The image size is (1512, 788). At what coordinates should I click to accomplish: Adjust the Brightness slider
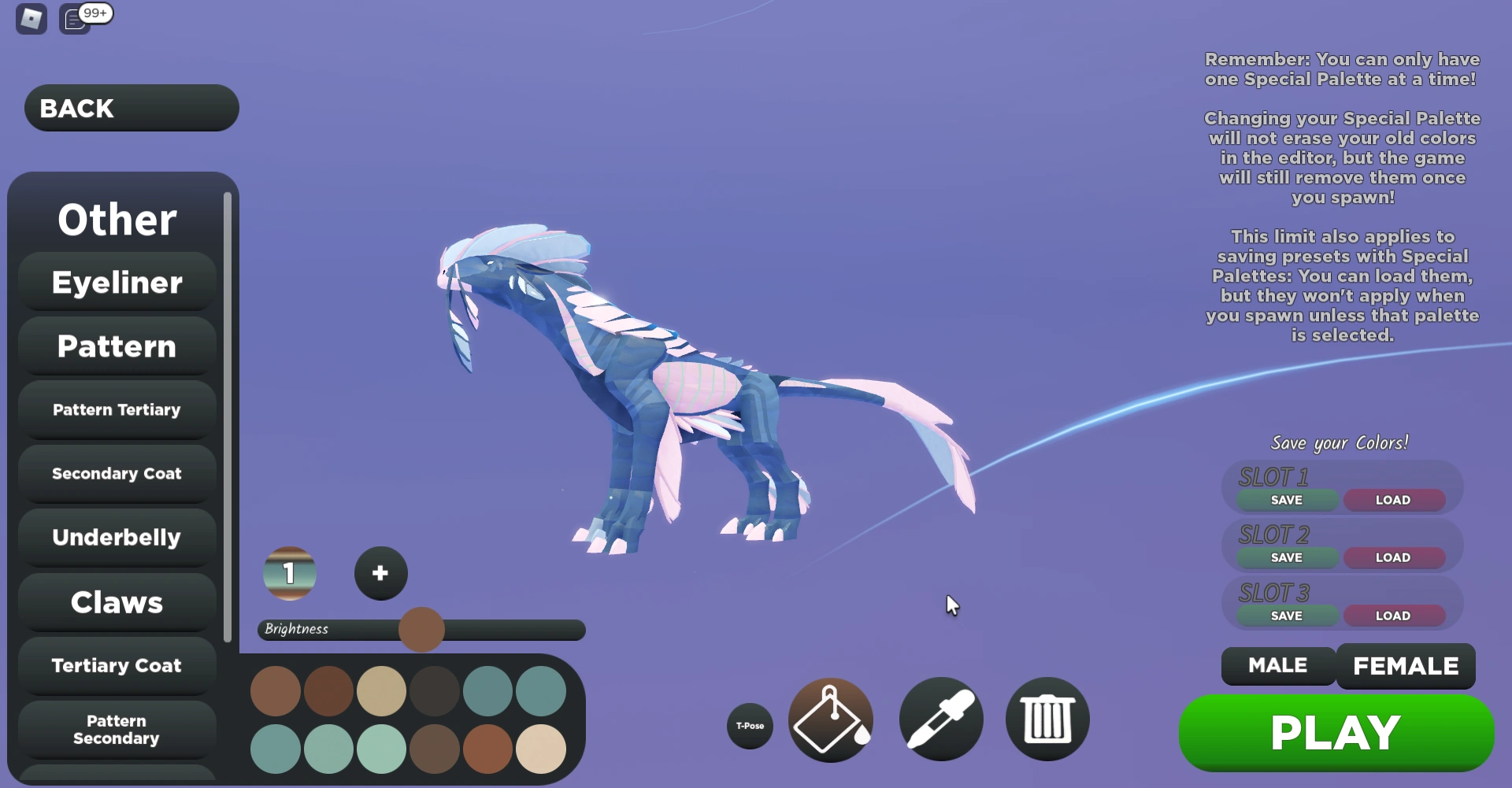pos(422,629)
